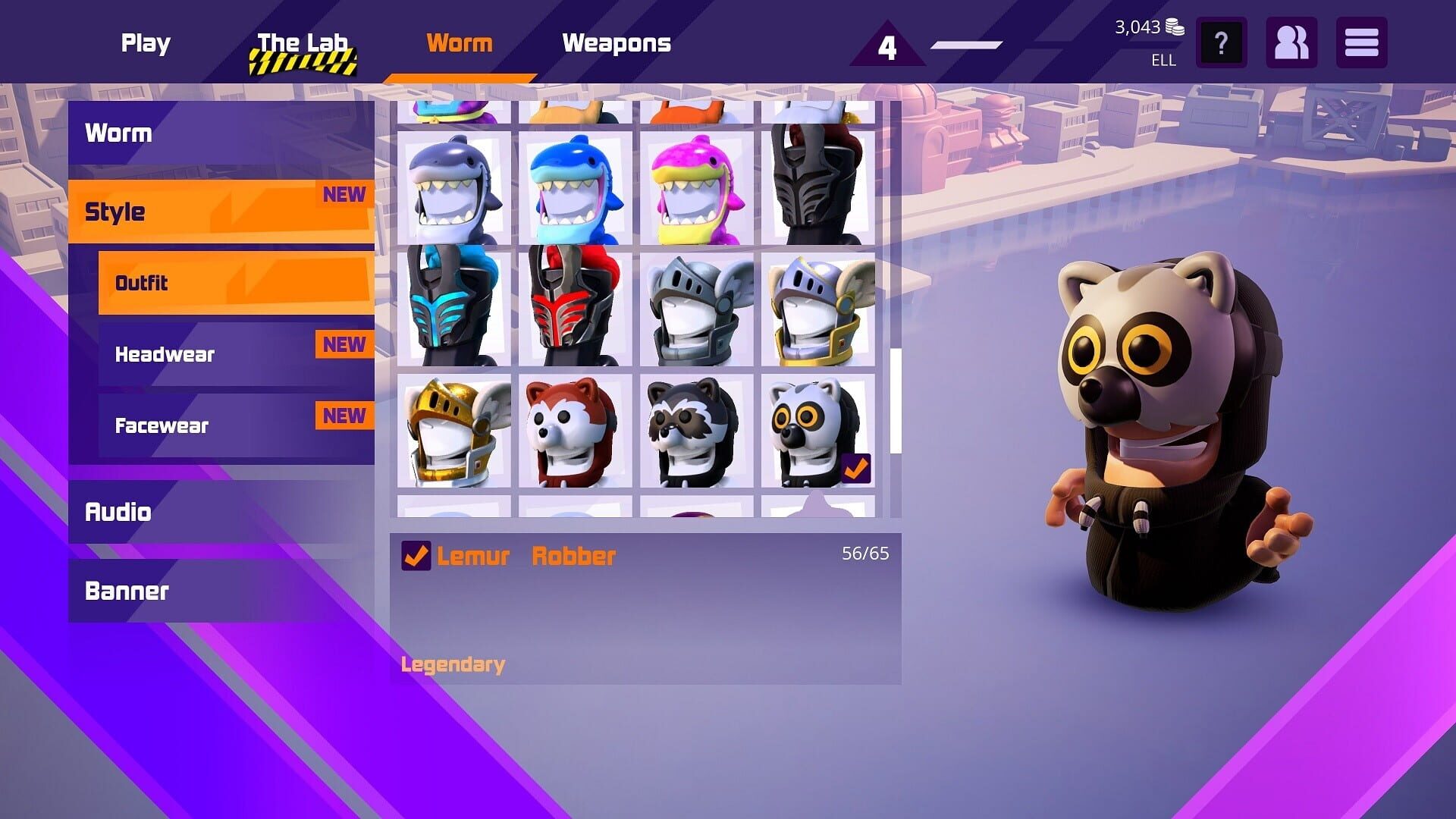Select the Audio section in sidebar
1456x819 pixels.
tap(118, 512)
